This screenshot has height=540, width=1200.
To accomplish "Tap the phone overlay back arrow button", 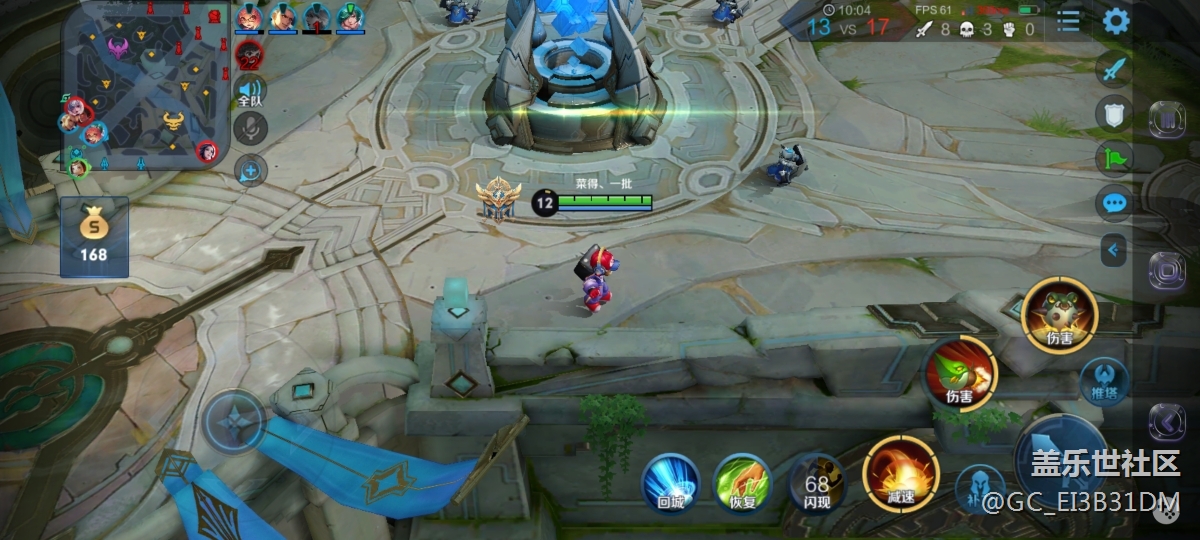I will [x=1167, y=422].
